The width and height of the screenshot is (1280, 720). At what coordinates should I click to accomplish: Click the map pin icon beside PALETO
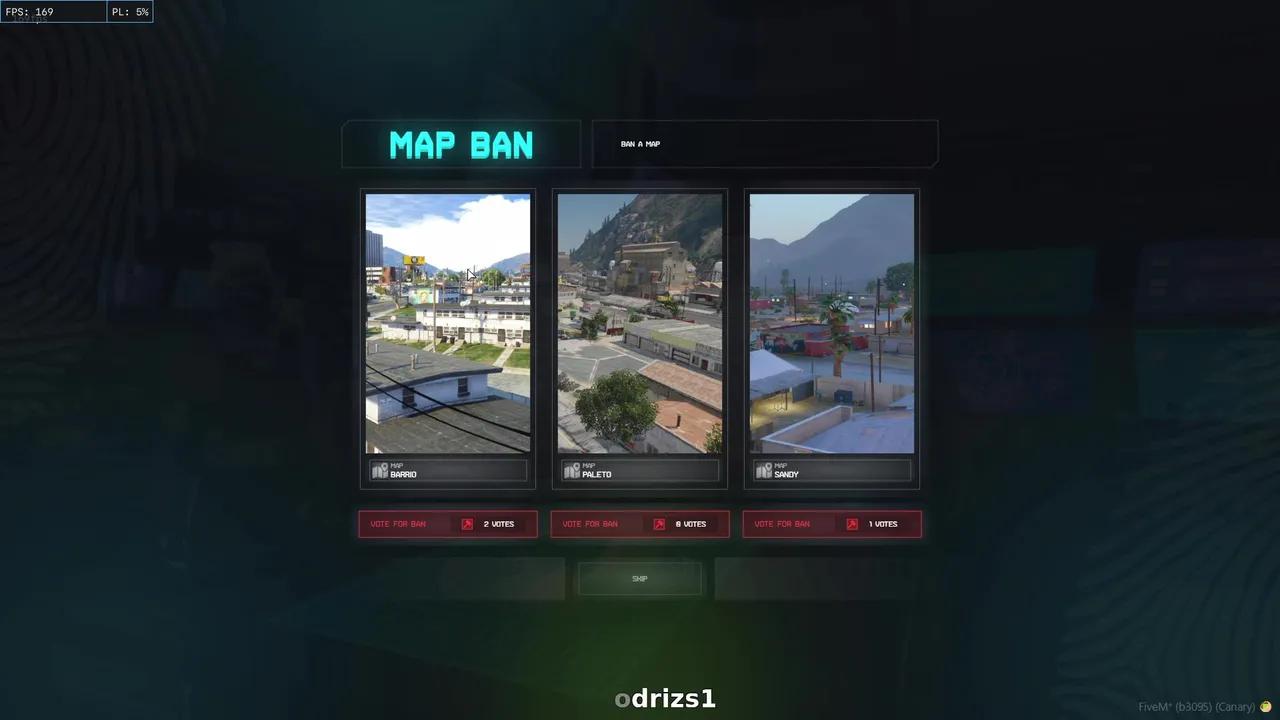click(572, 470)
